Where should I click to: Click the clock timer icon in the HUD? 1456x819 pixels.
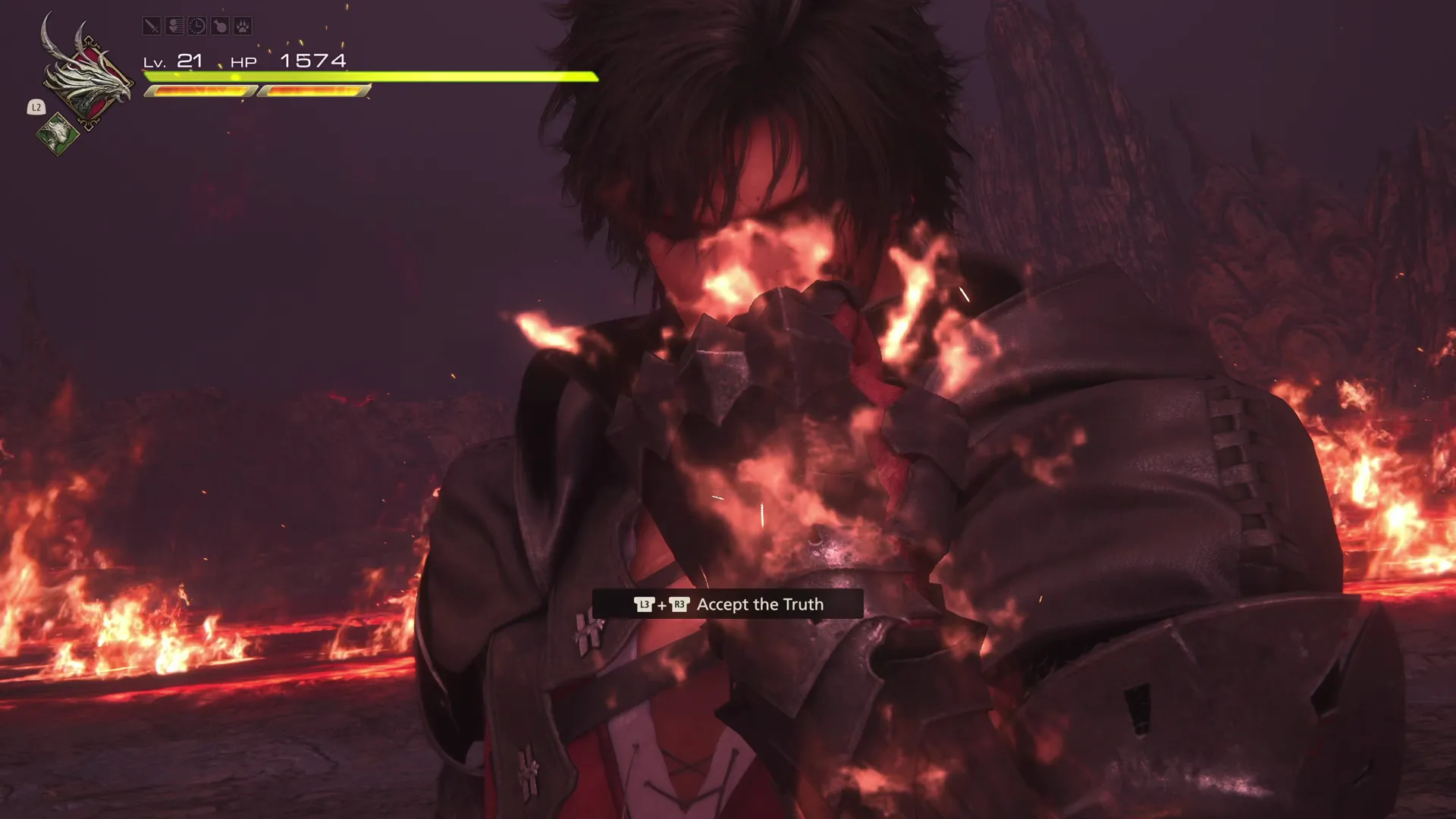[197, 26]
